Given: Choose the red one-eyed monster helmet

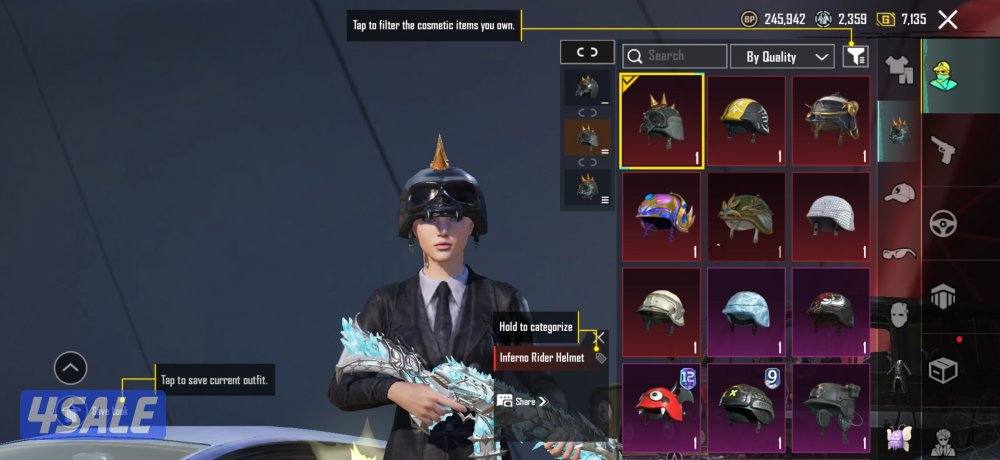Looking at the screenshot, I should 661,404.
